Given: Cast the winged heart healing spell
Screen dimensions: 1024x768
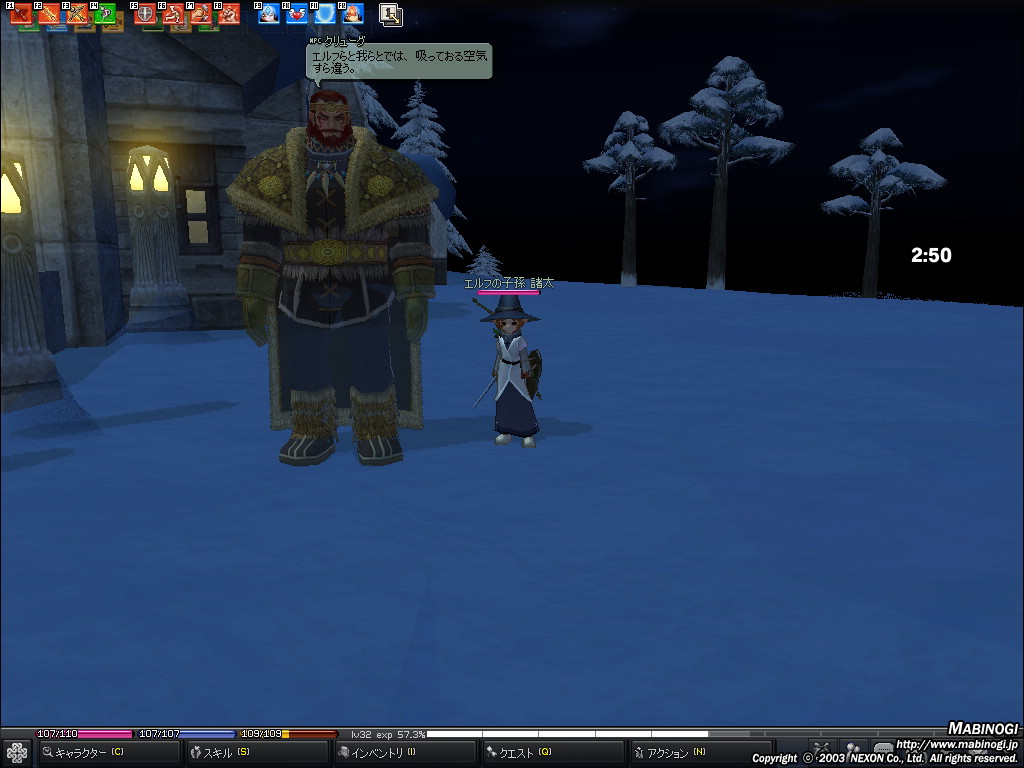Looking at the screenshot, I should click(297, 15).
